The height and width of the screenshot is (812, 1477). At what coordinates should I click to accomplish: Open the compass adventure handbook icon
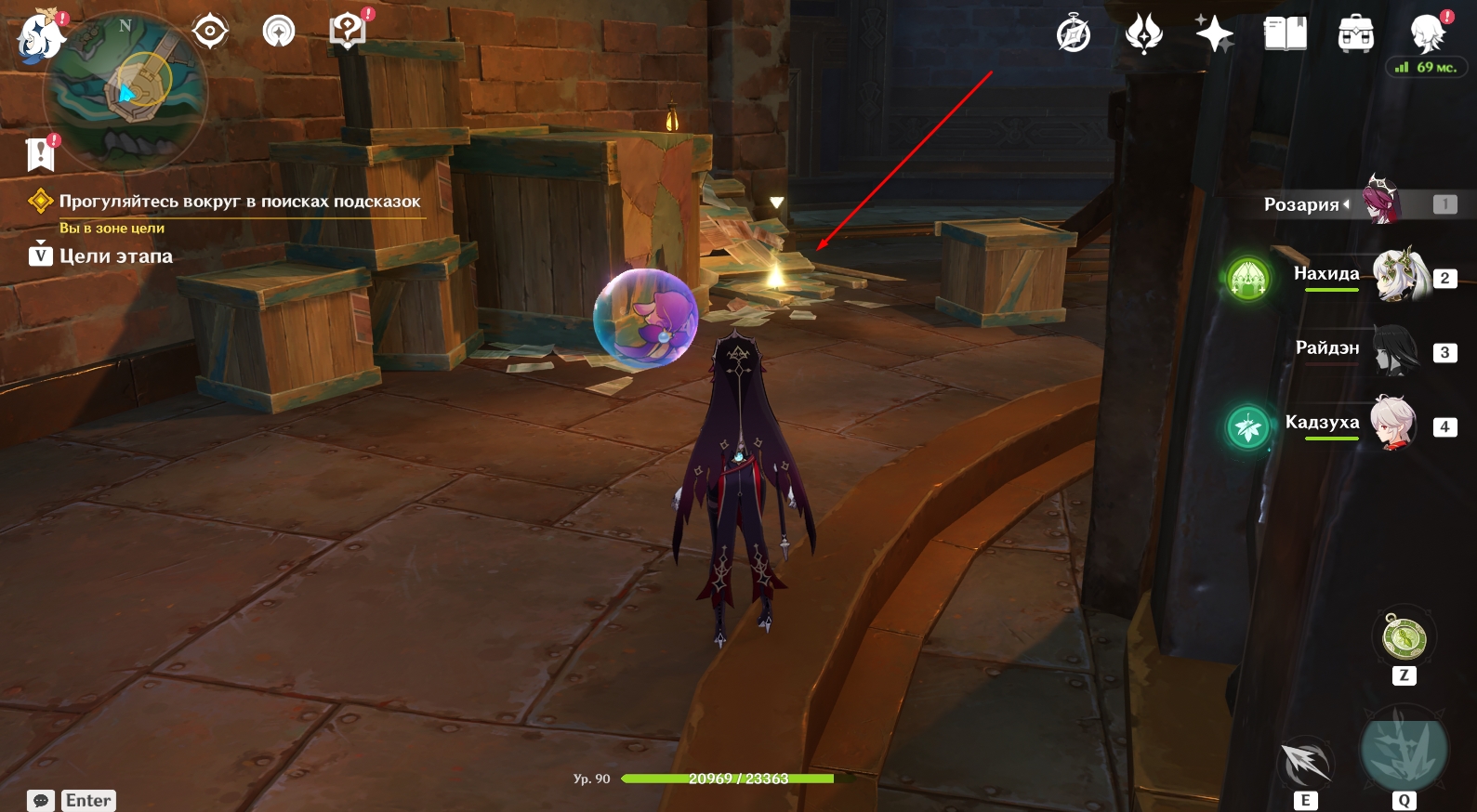tap(1074, 35)
